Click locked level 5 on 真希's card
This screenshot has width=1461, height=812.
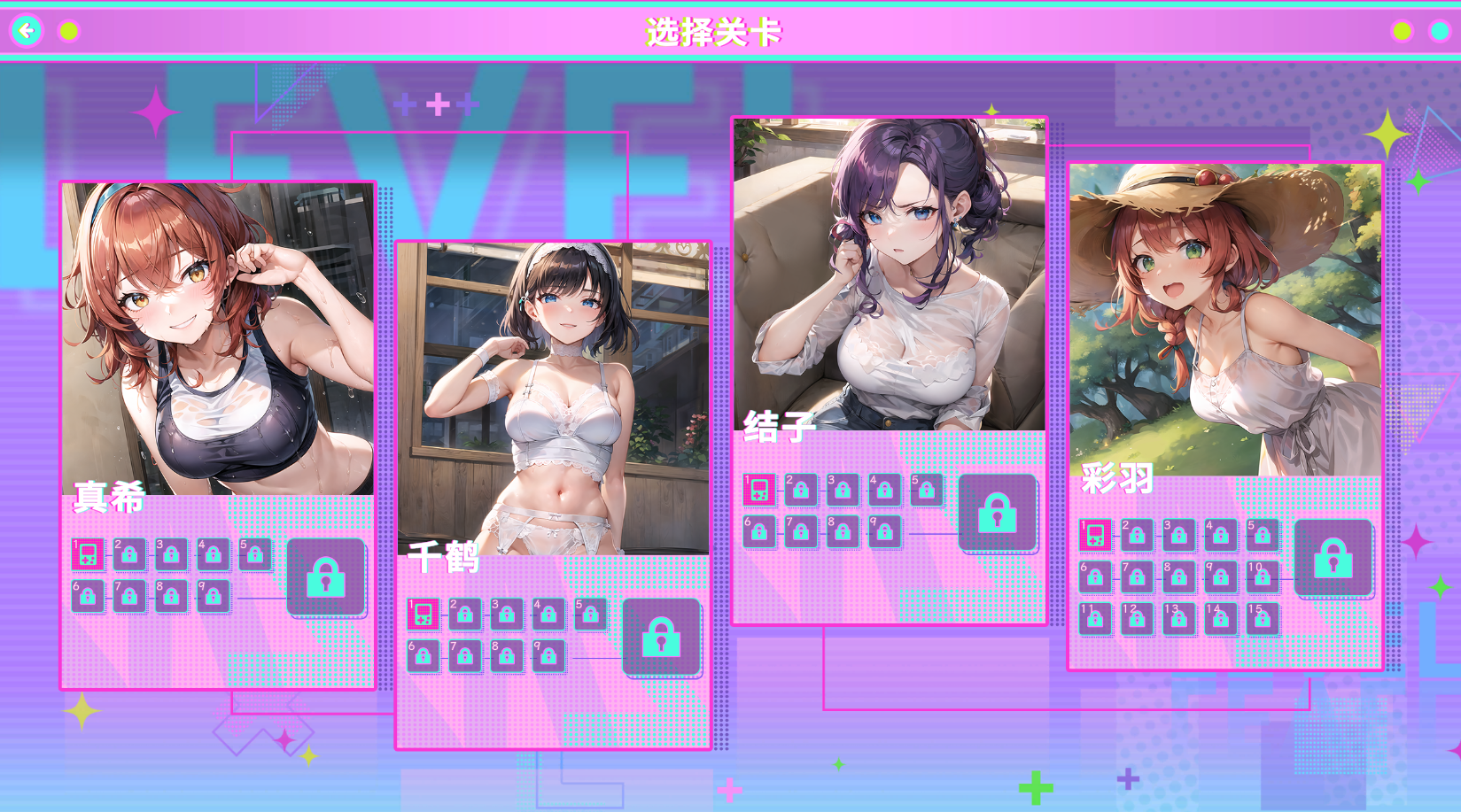point(257,555)
